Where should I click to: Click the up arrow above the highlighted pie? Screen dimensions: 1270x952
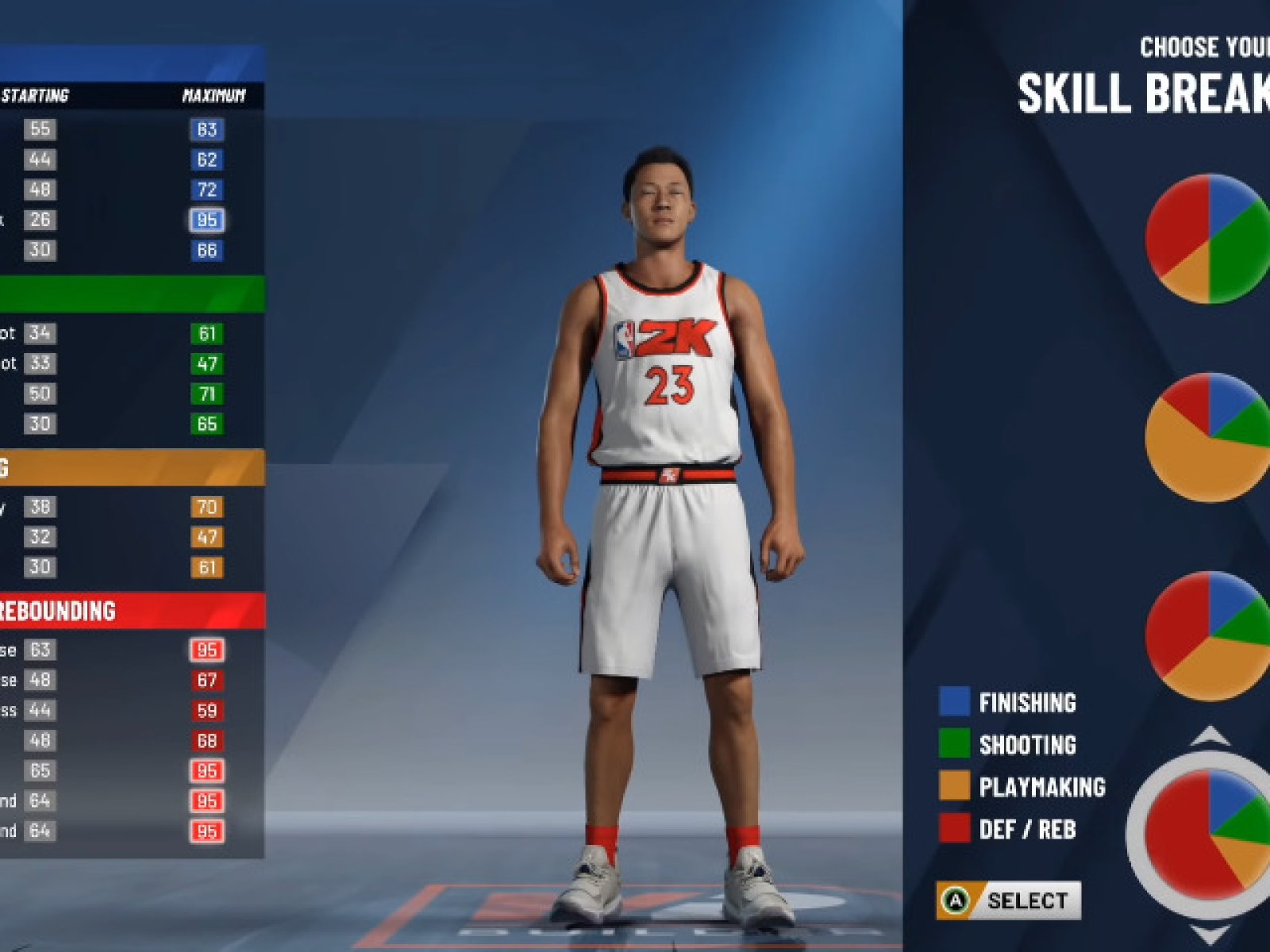1211,737
